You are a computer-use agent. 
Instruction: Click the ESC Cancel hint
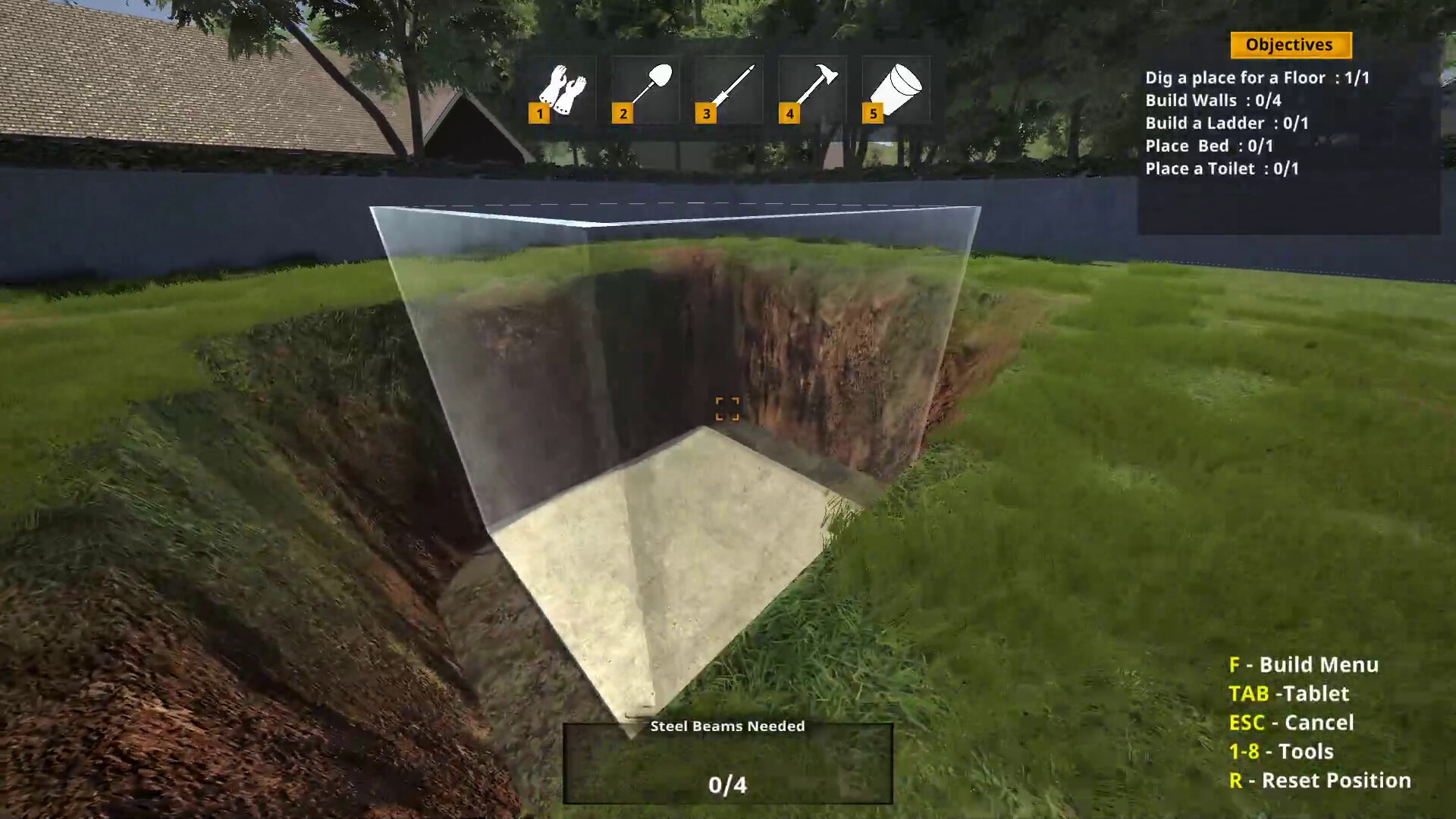1293,723
